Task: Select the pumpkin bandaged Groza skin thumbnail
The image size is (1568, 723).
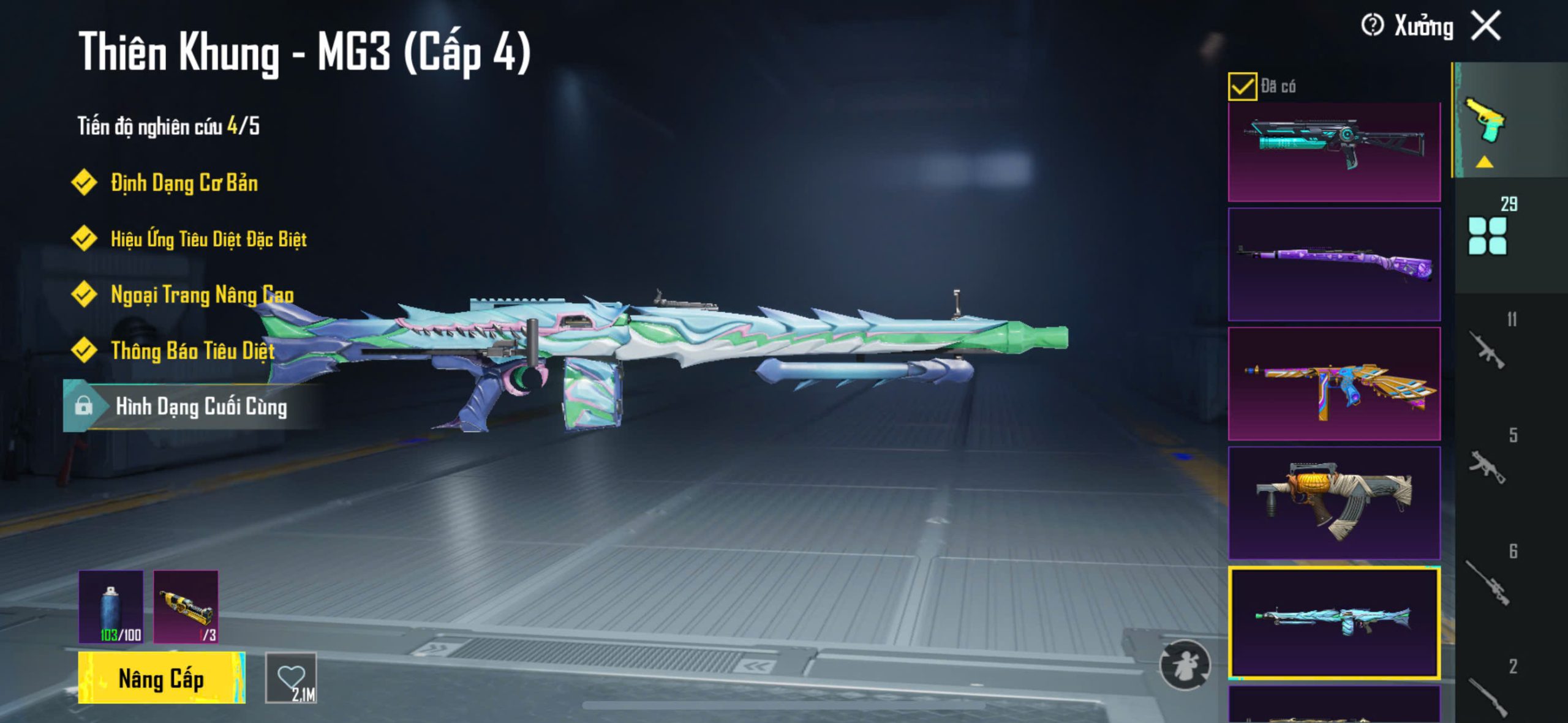Action: (x=1334, y=503)
